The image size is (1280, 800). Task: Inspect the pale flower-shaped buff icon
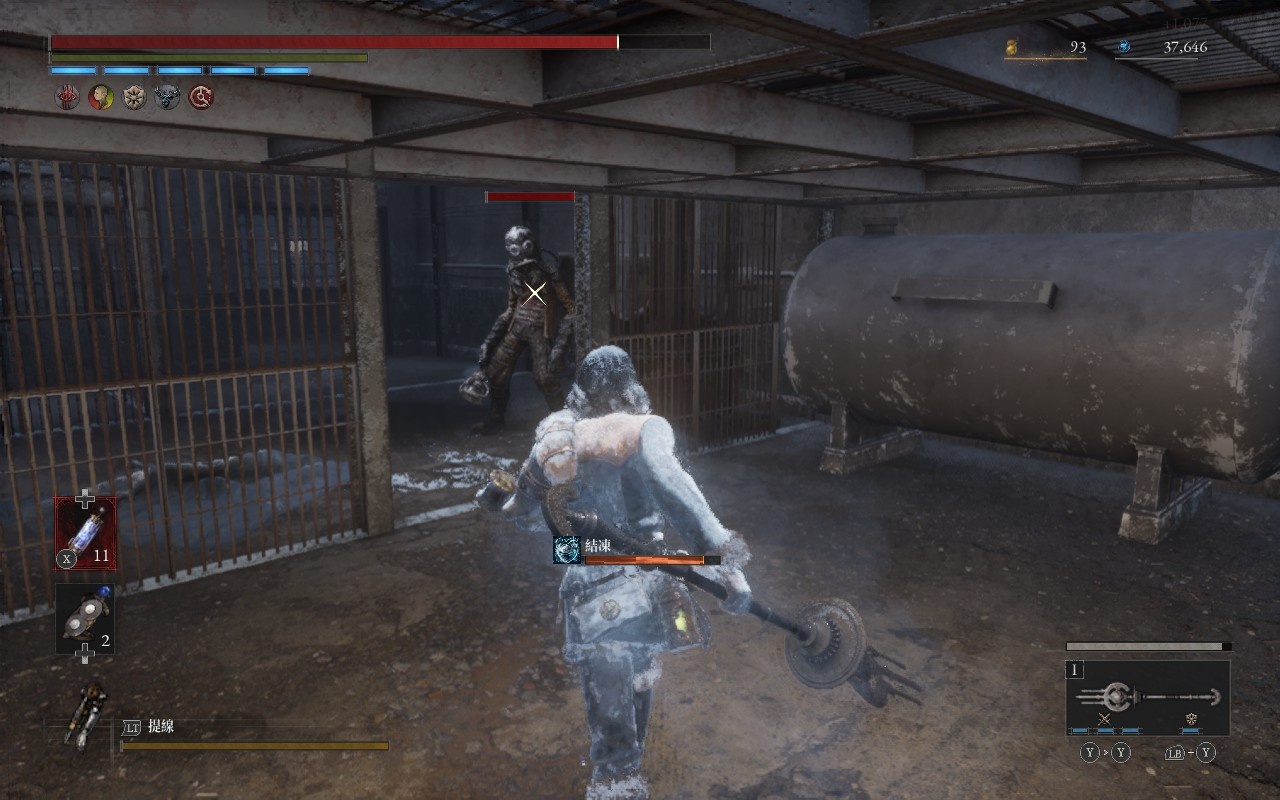point(134,97)
